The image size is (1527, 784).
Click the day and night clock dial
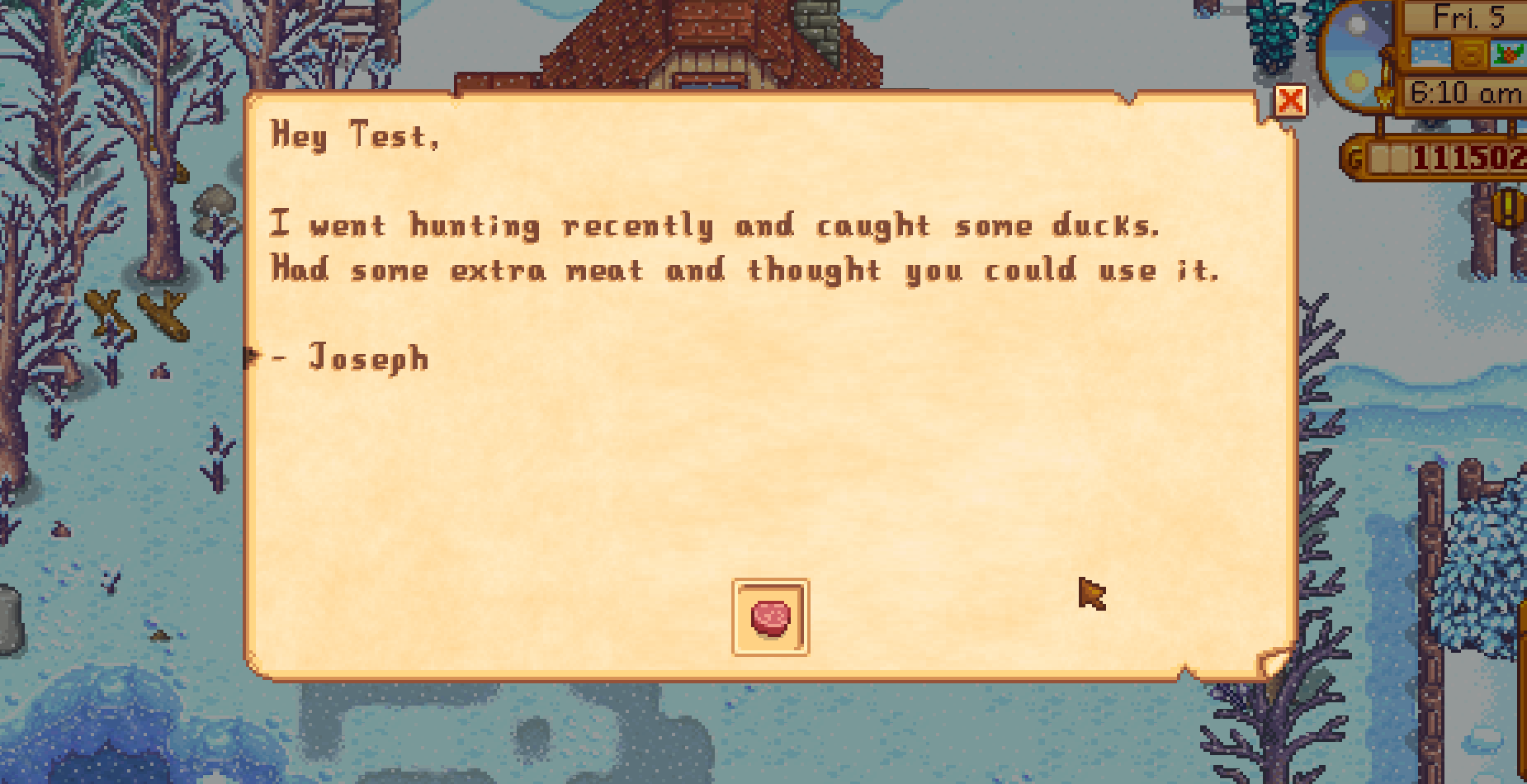(1354, 55)
